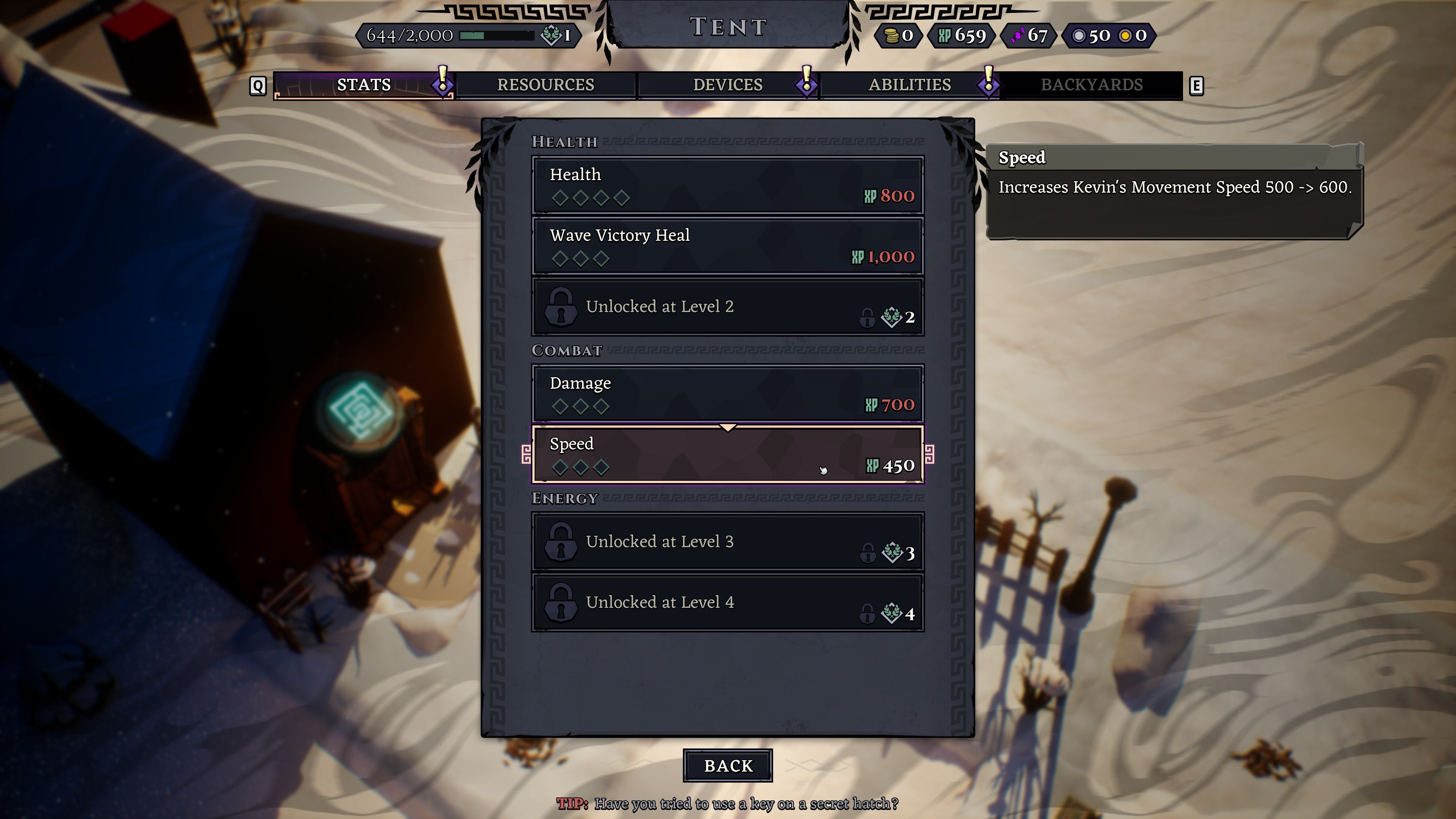This screenshot has height=819, width=1456.
Task: Select the locked Level 2 upgrade row
Action: [728, 307]
